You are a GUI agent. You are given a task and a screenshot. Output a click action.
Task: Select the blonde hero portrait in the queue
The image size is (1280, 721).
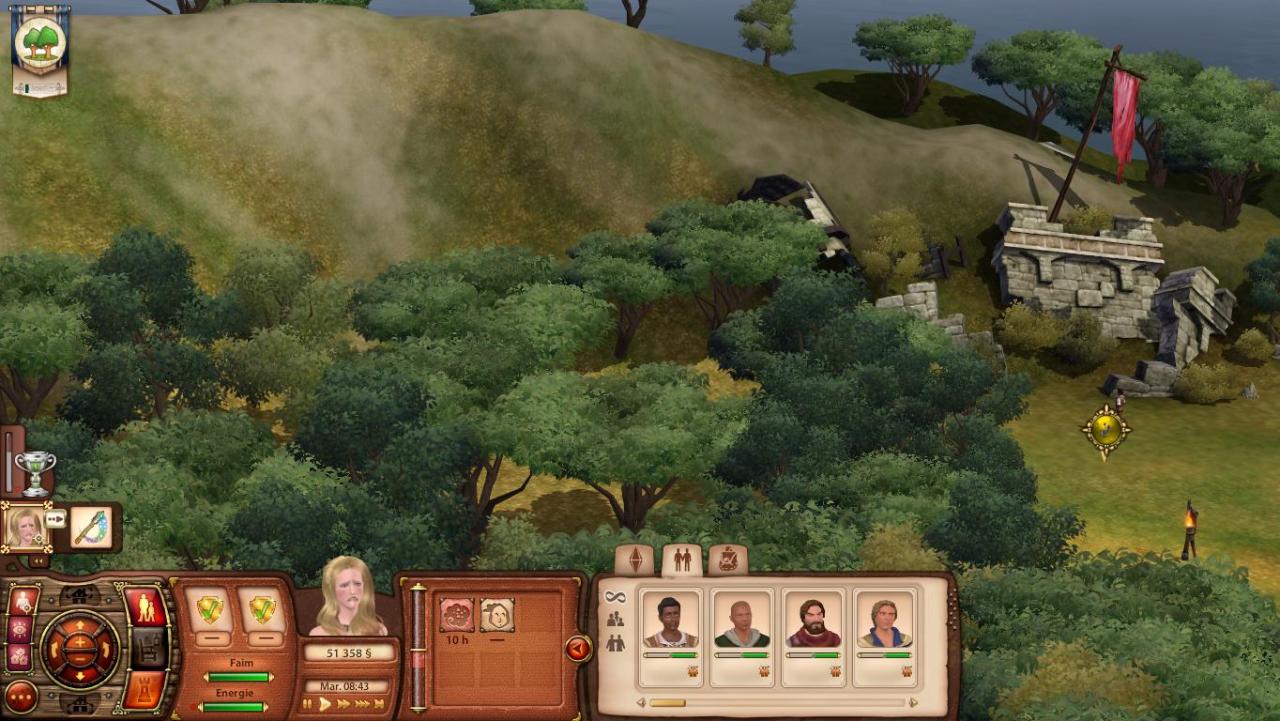(24, 527)
